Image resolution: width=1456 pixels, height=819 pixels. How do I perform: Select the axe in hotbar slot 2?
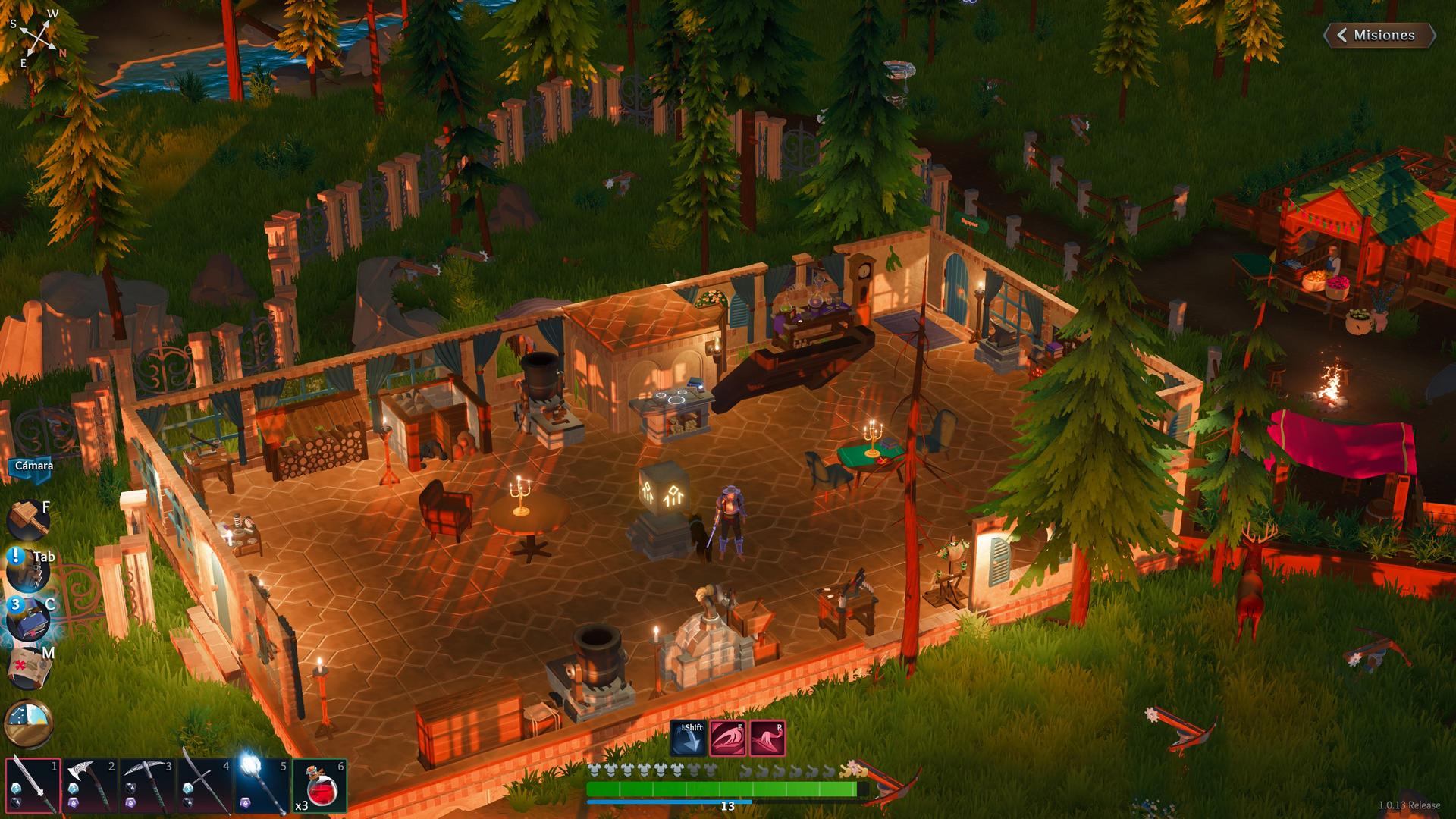coord(89,786)
